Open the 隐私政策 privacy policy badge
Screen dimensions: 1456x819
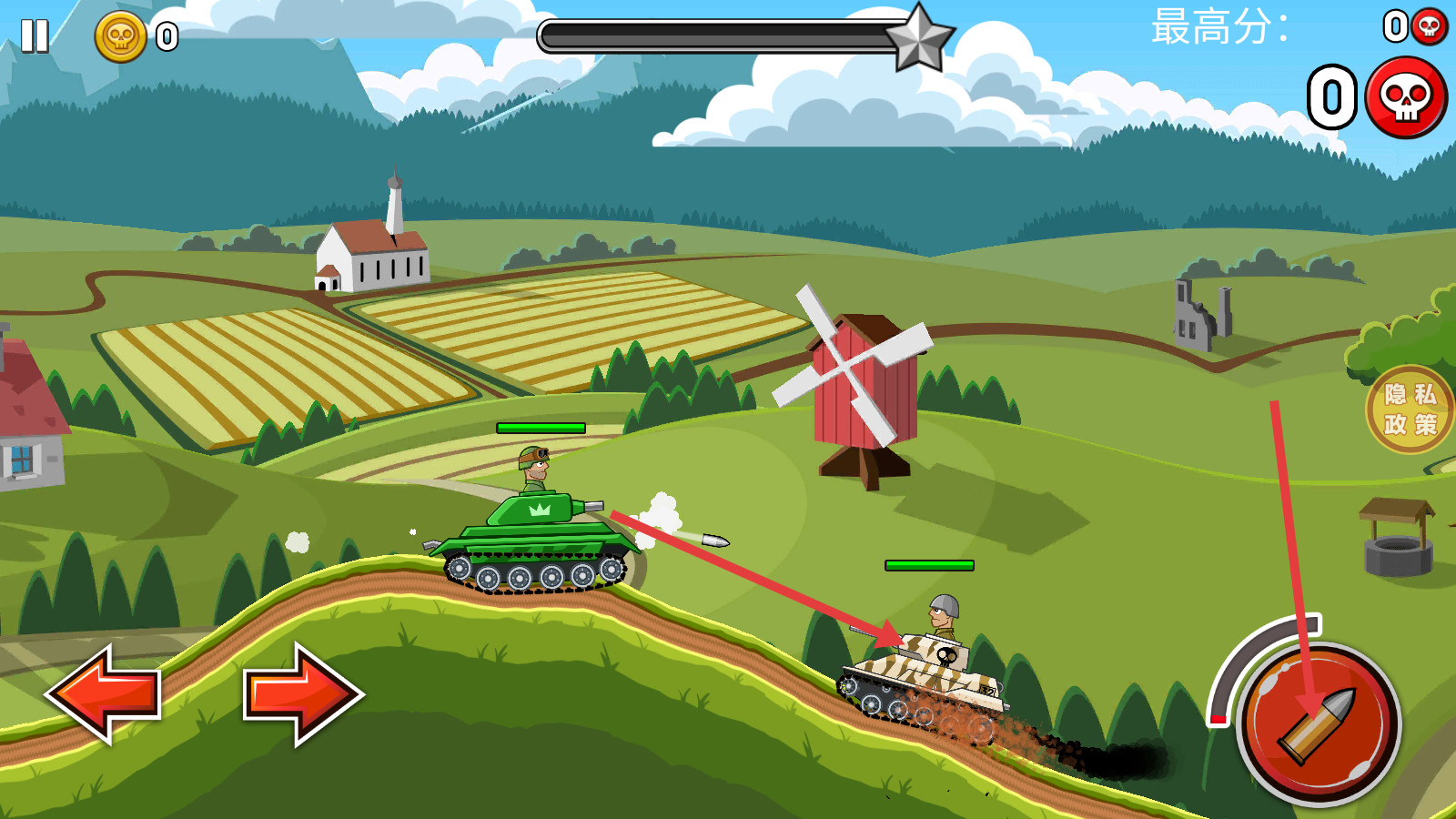1410,409
